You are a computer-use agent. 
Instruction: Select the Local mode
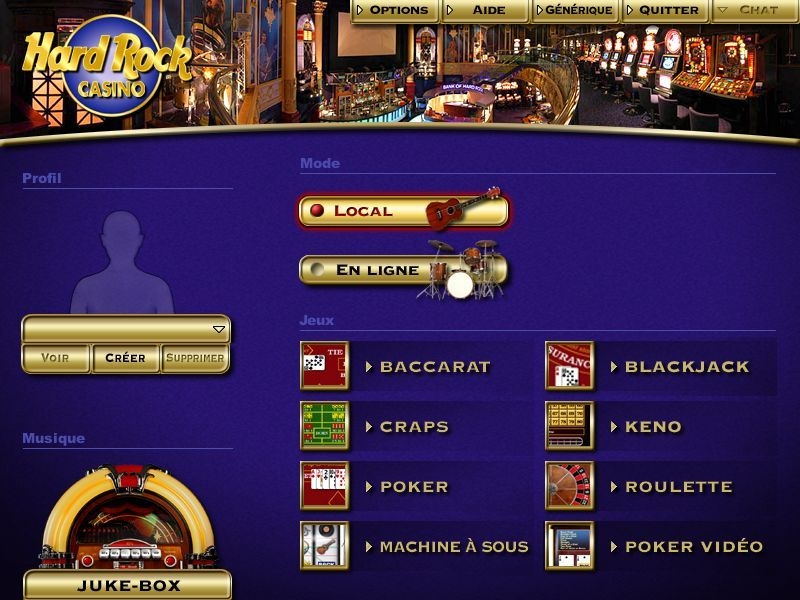point(403,211)
